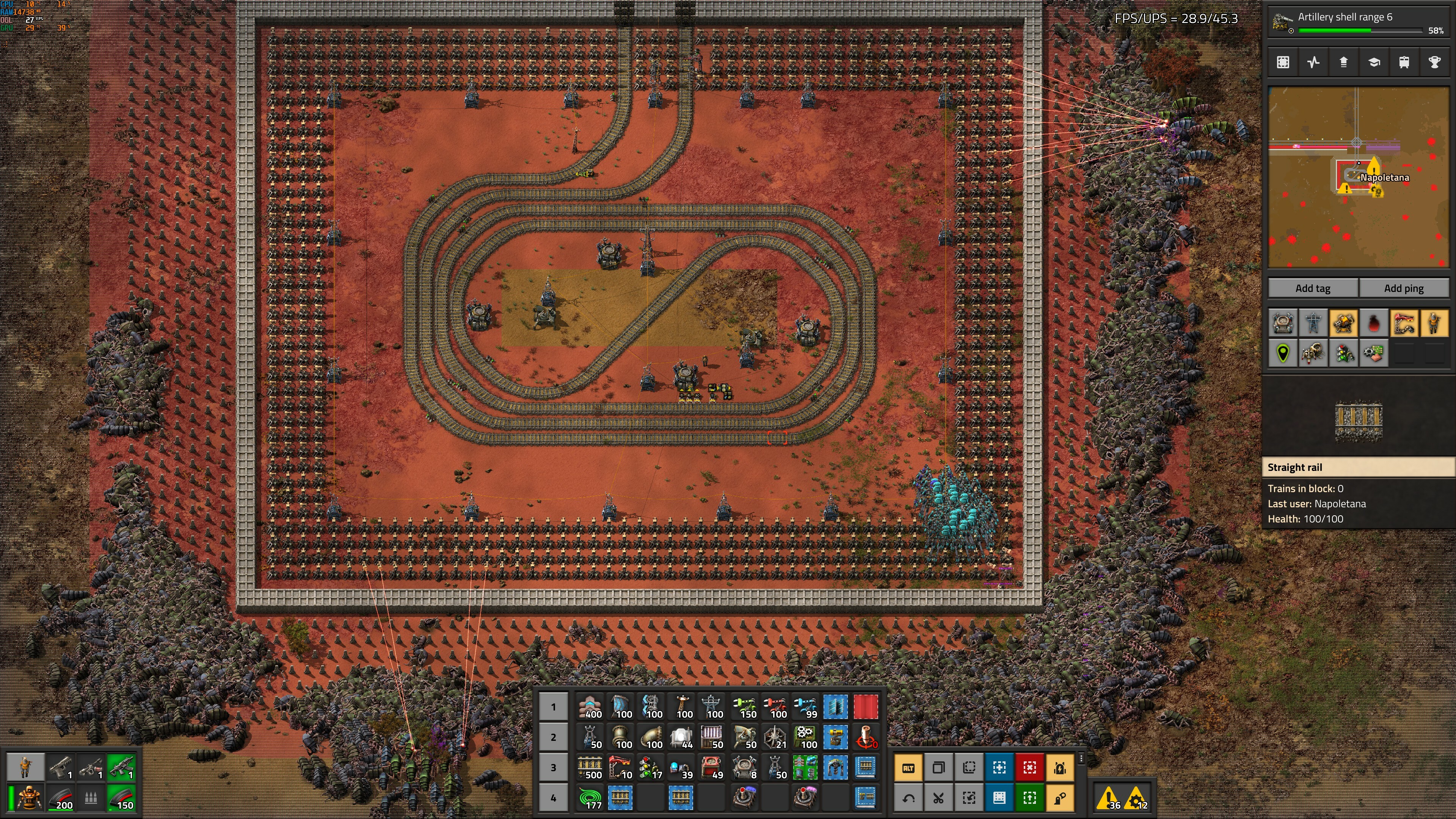Pick the green wire stack of 177

(591, 798)
